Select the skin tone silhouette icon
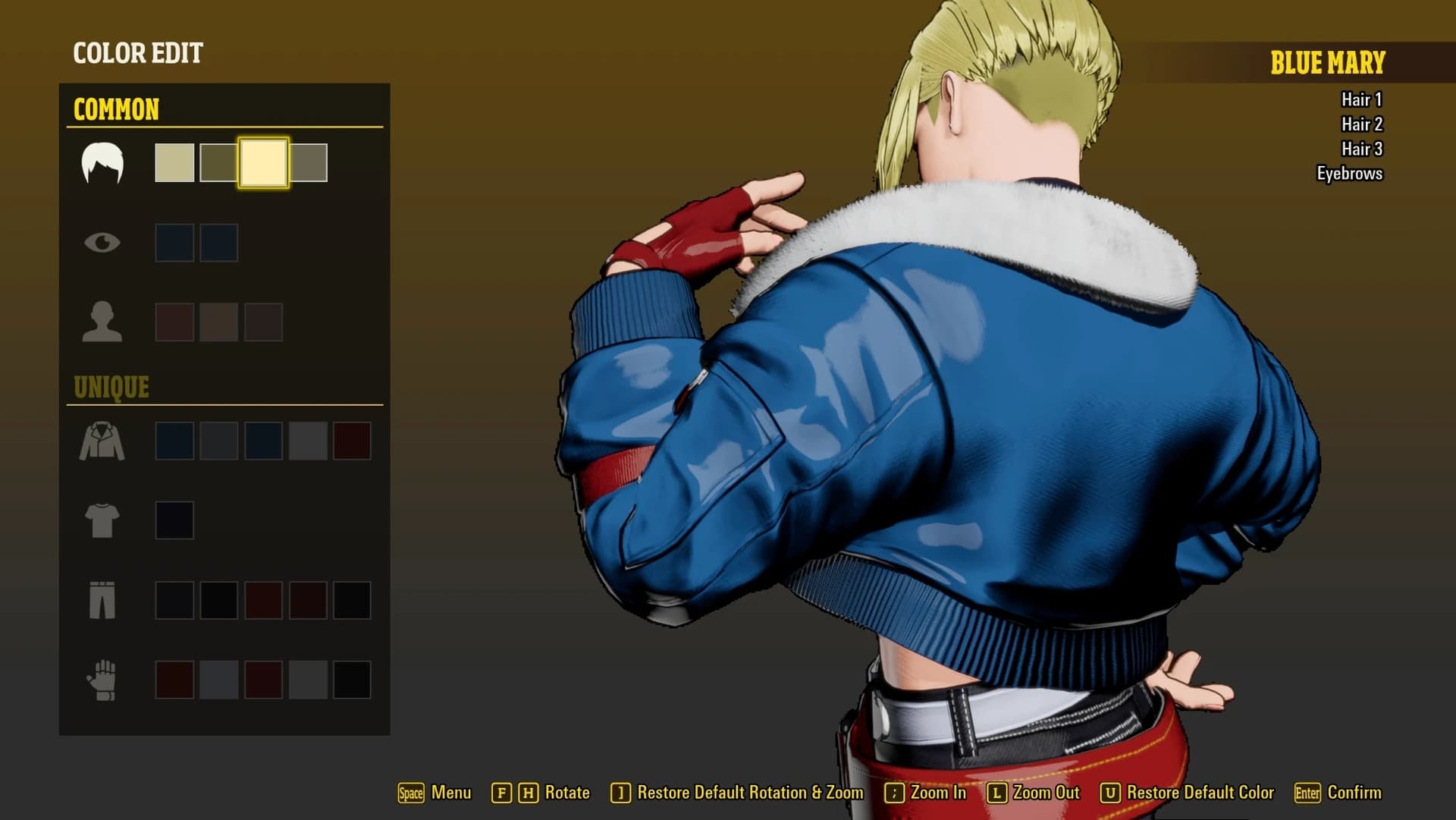 coord(102,322)
